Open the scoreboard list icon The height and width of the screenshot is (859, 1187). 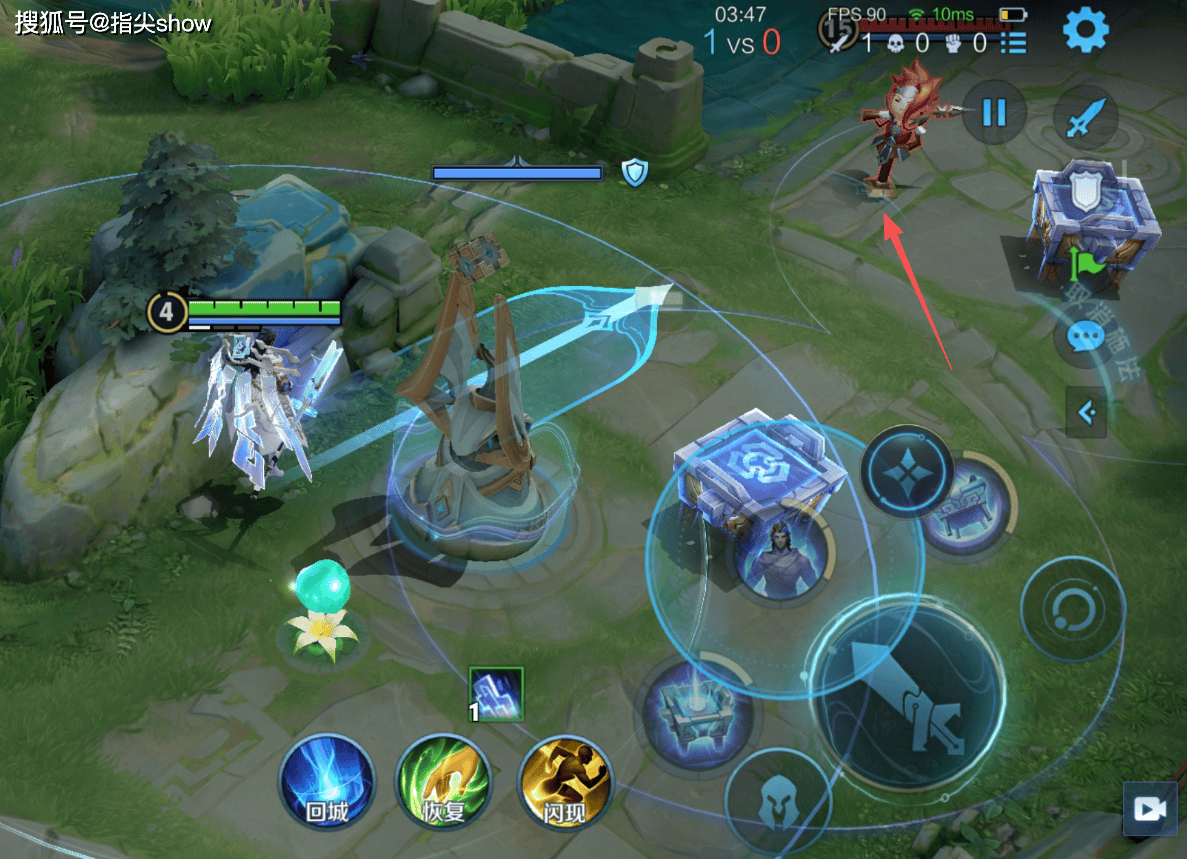point(1013,42)
